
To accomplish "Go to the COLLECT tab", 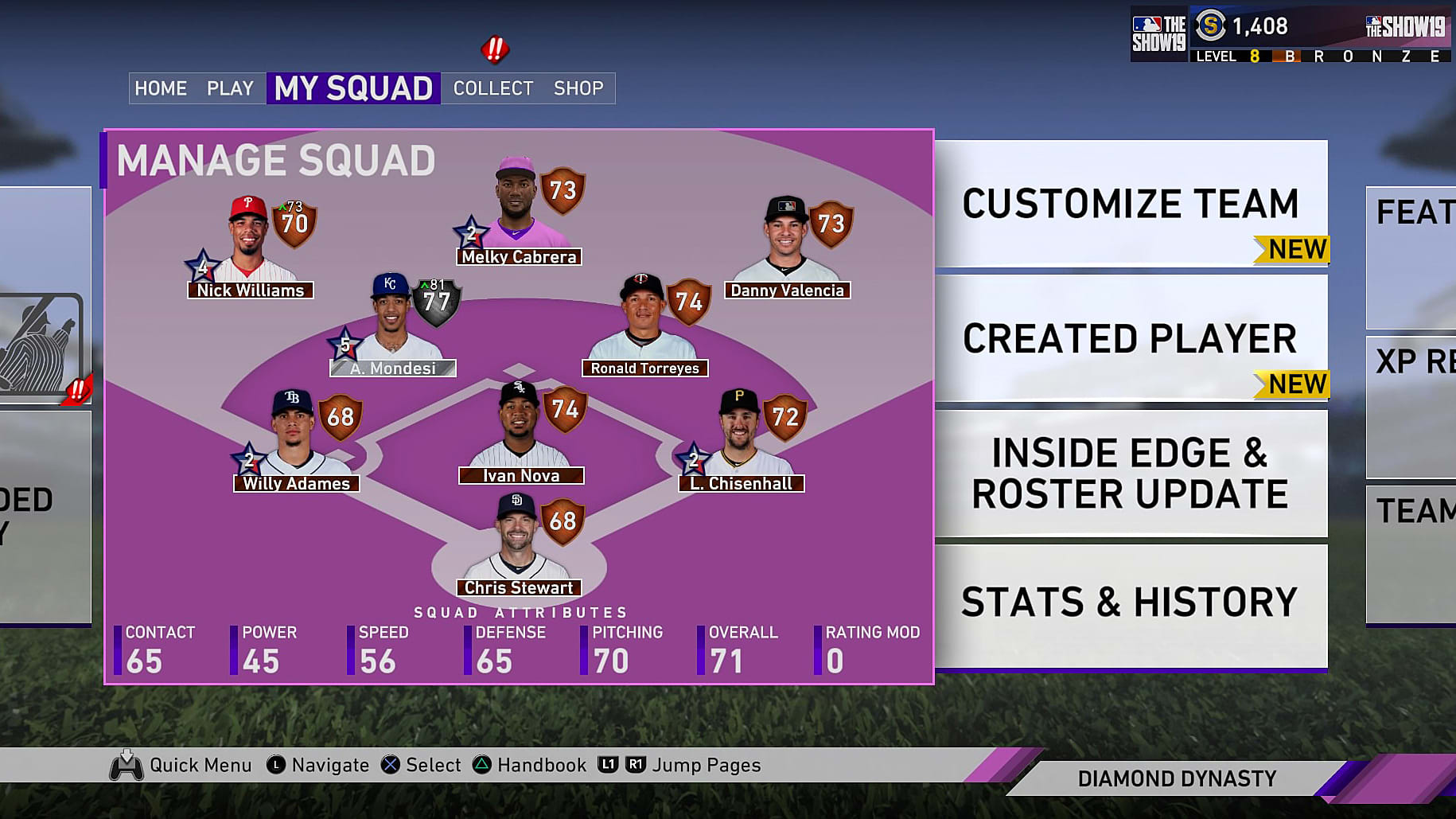I will (493, 88).
